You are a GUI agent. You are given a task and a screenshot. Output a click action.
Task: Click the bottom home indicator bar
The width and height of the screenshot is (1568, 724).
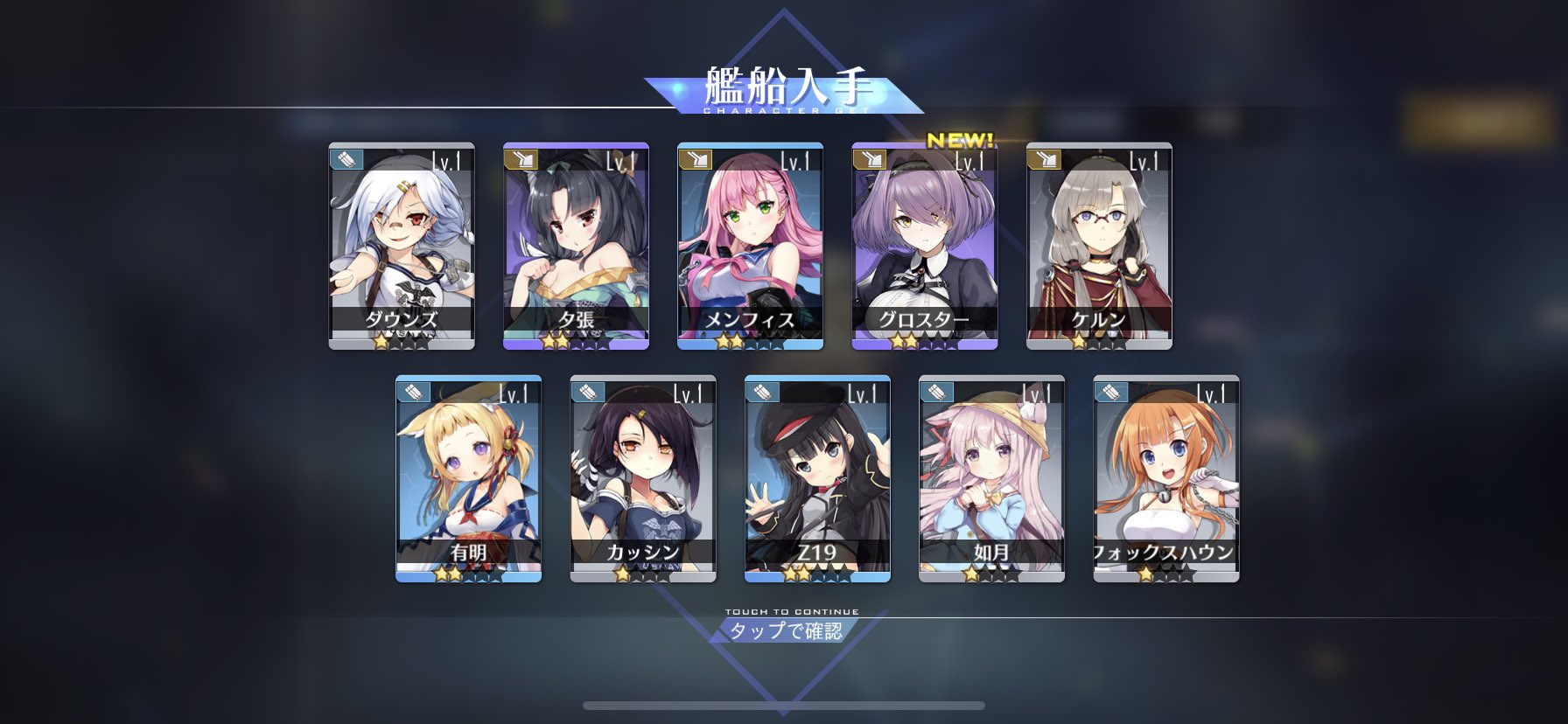pos(784,706)
